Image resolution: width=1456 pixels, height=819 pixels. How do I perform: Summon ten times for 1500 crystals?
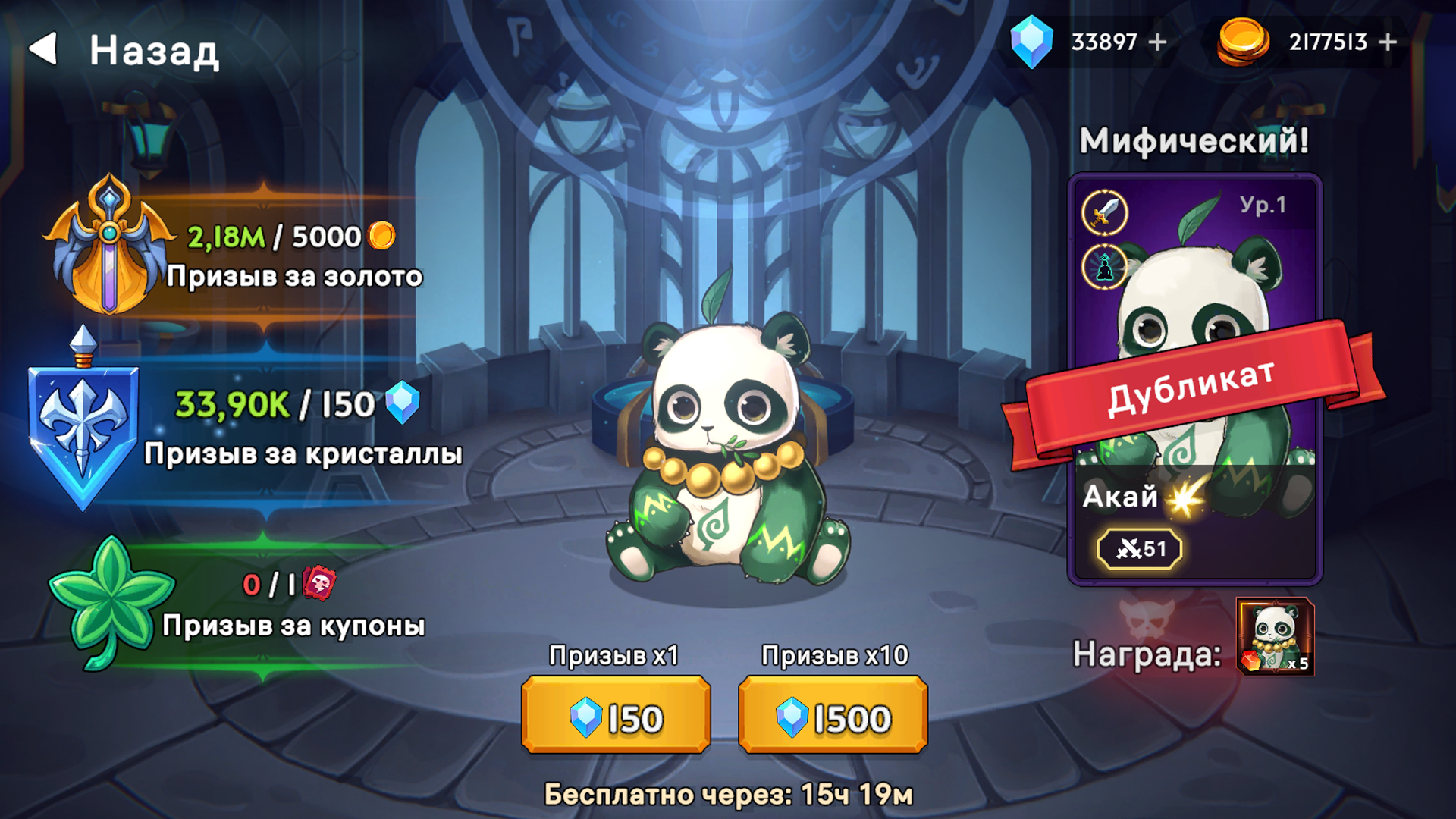click(833, 716)
